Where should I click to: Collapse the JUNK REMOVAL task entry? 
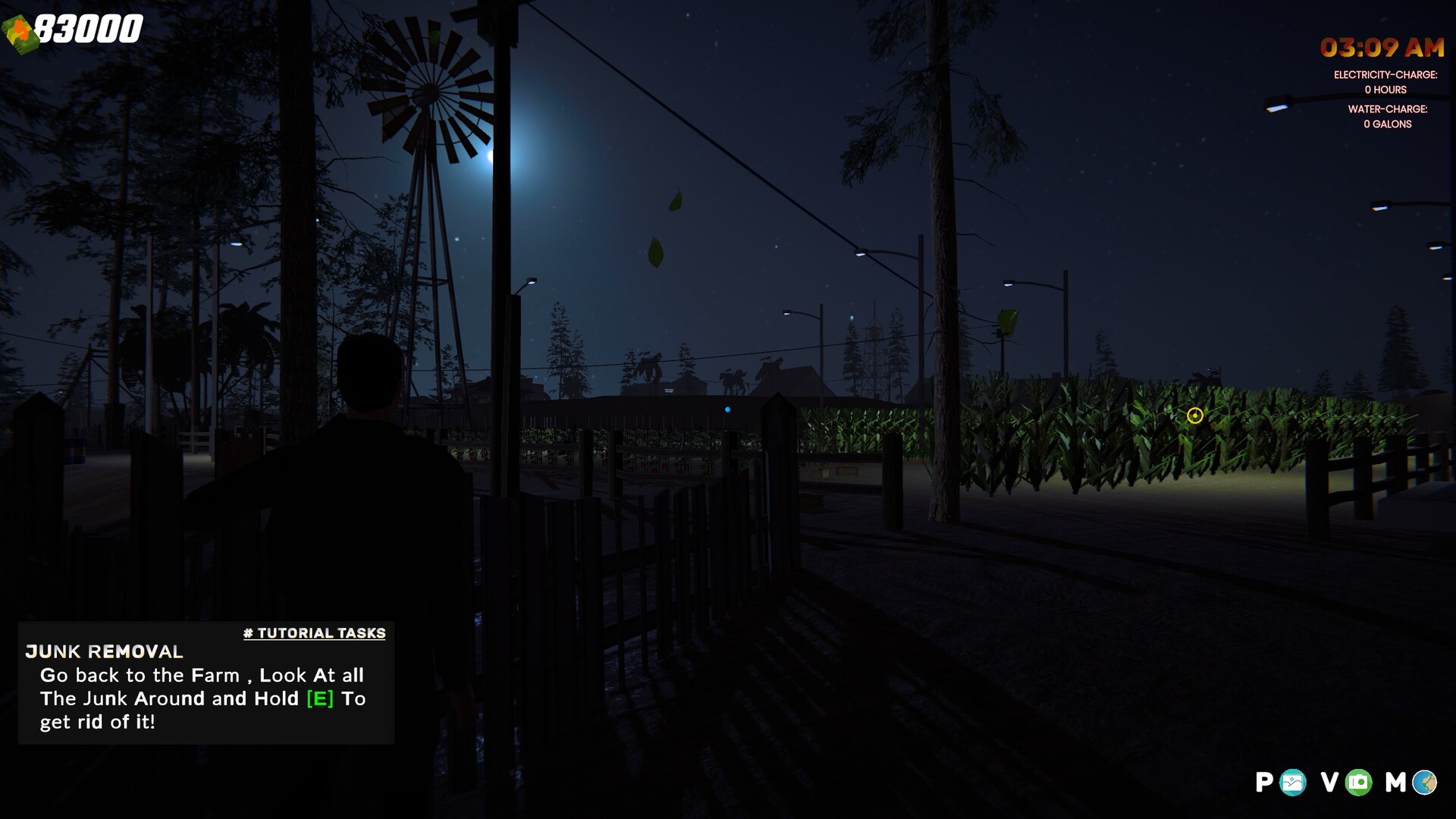[x=103, y=652]
